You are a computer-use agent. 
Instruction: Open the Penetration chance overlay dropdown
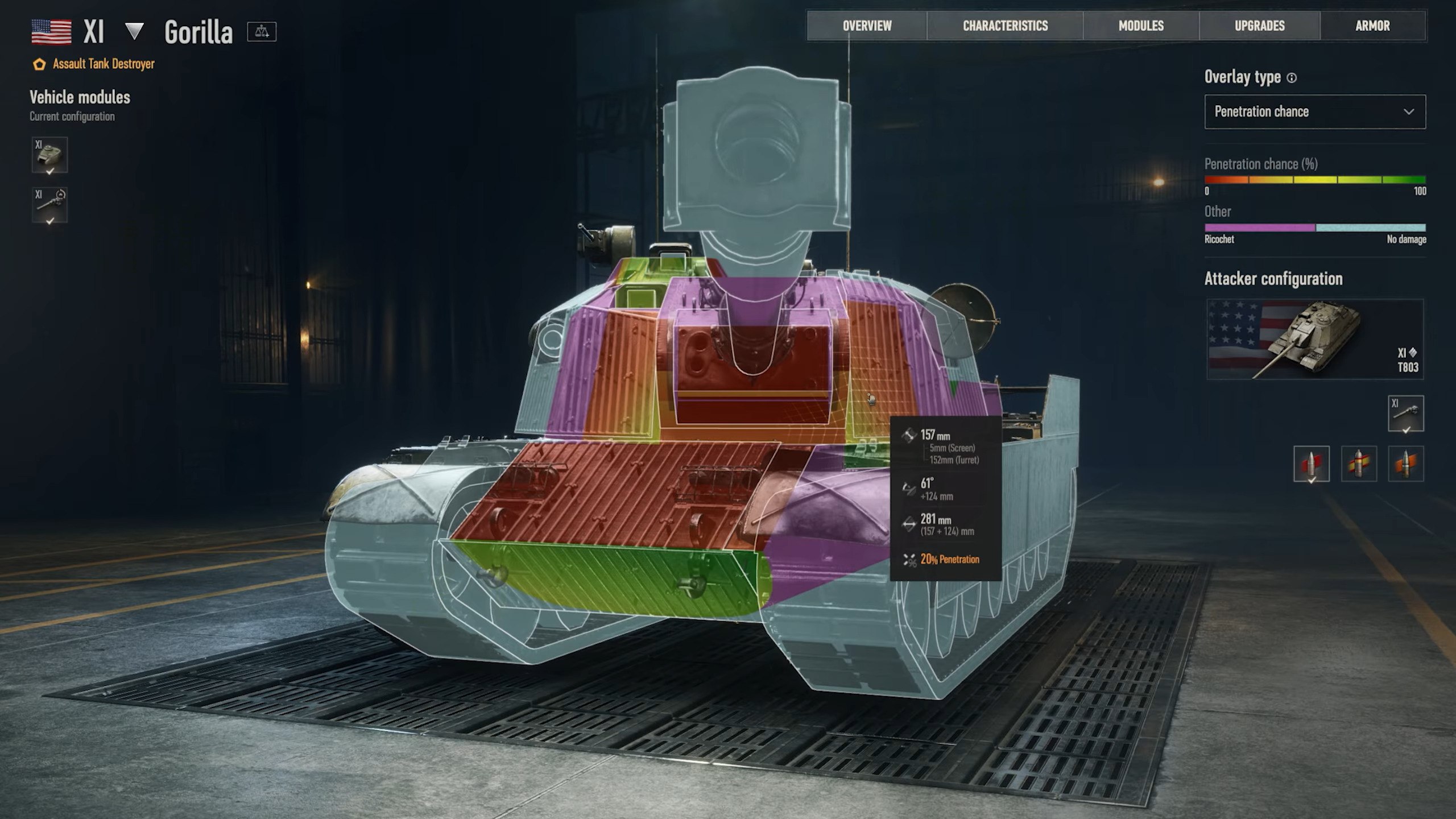pyautogui.click(x=1314, y=111)
